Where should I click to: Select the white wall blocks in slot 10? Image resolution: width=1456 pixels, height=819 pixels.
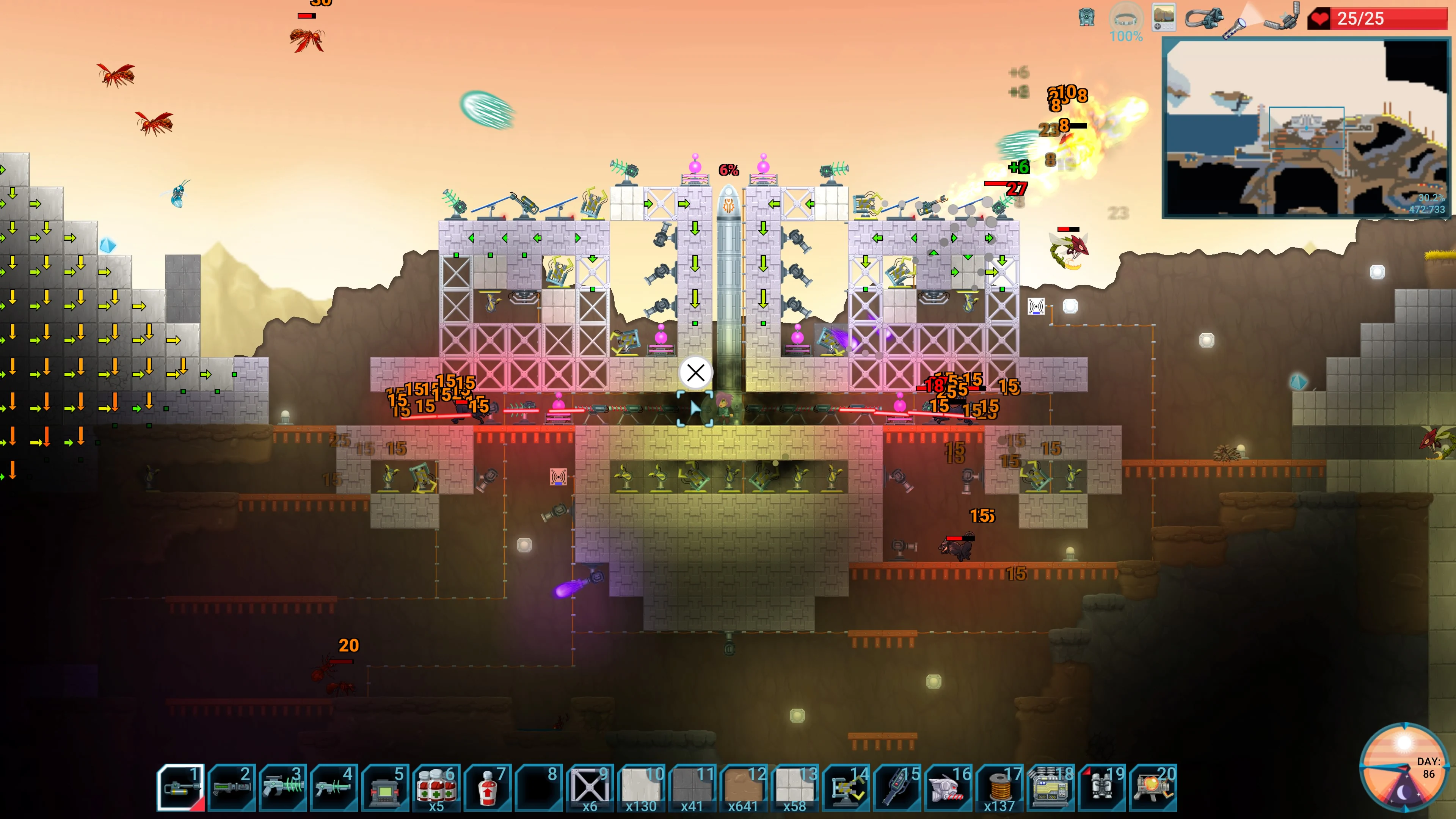[639, 786]
